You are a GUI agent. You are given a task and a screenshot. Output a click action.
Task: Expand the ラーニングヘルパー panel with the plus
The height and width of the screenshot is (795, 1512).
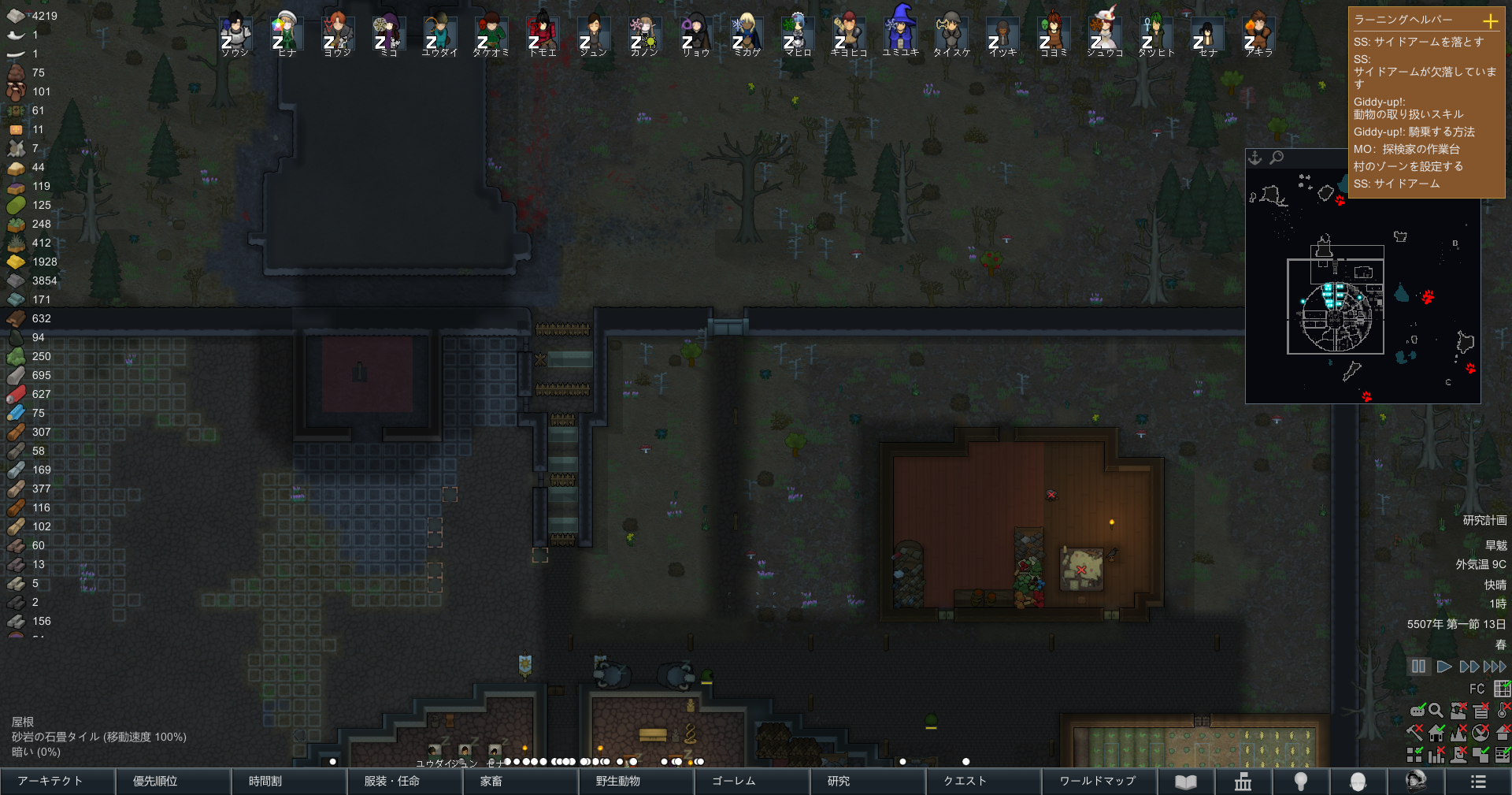(1490, 20)
